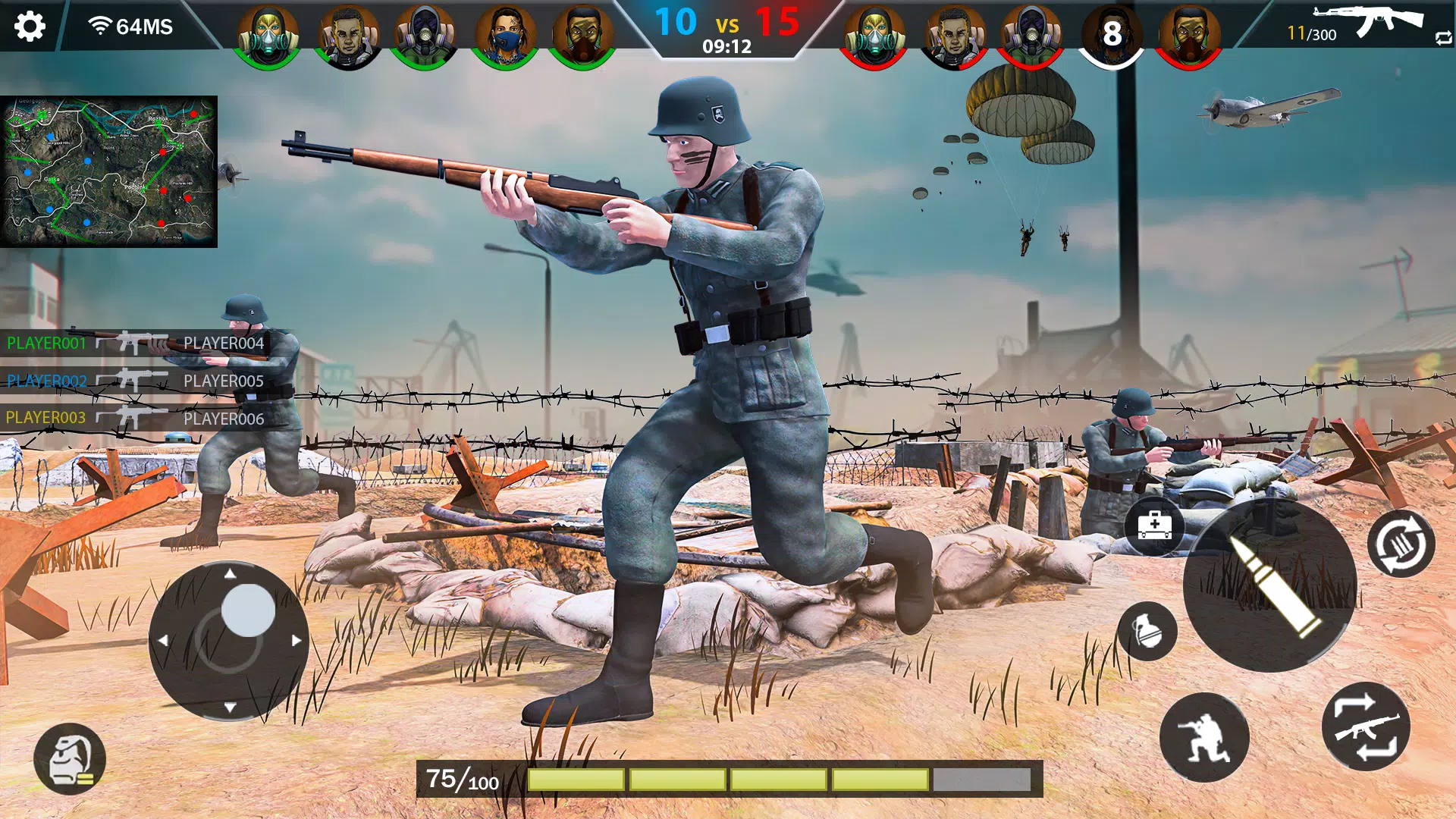1456x819 pixels.
Task: Toggle crouch stance button
Action: click(1203, 737)
